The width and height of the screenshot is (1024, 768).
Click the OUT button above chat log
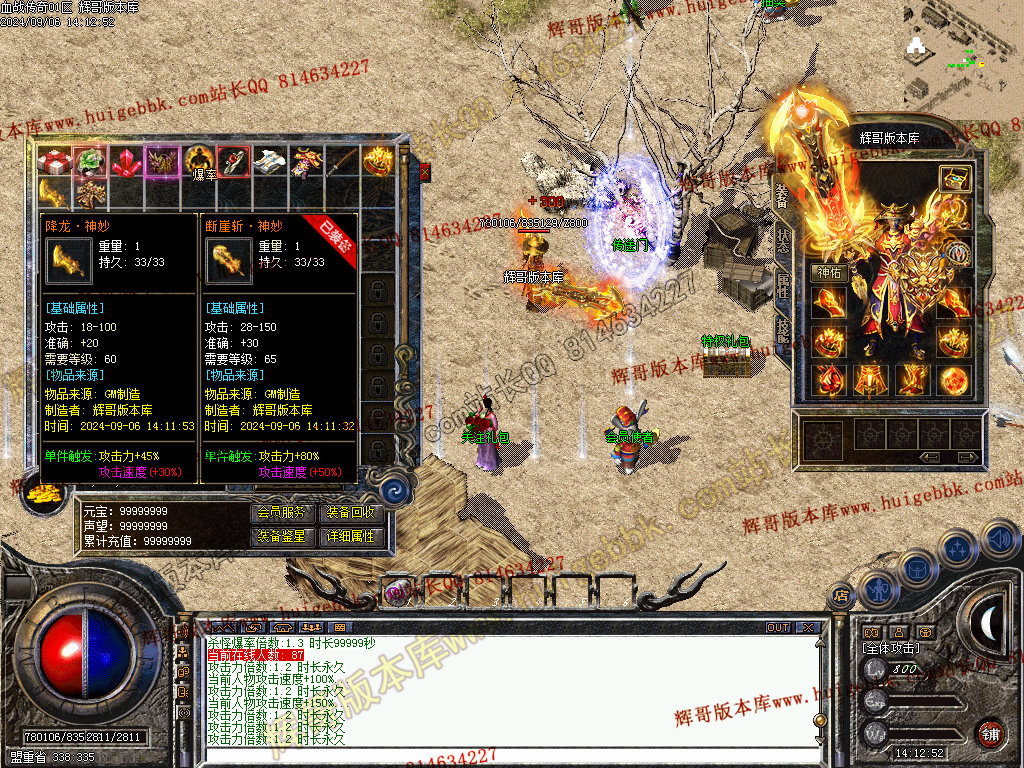778,628
